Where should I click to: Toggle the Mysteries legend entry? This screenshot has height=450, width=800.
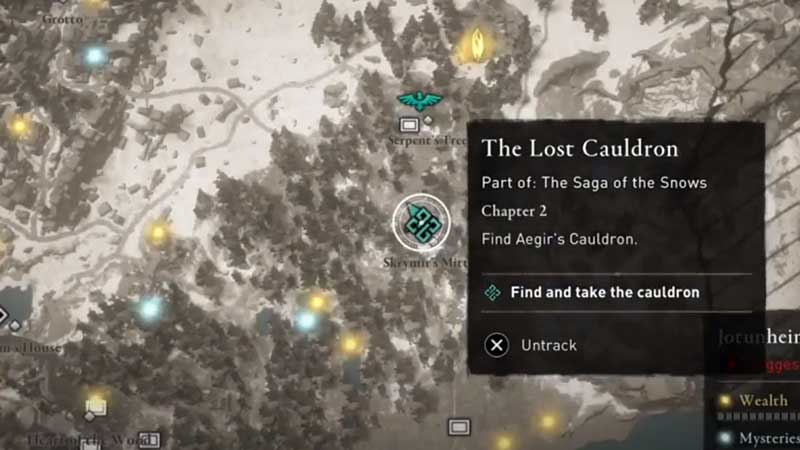[764, 437]
